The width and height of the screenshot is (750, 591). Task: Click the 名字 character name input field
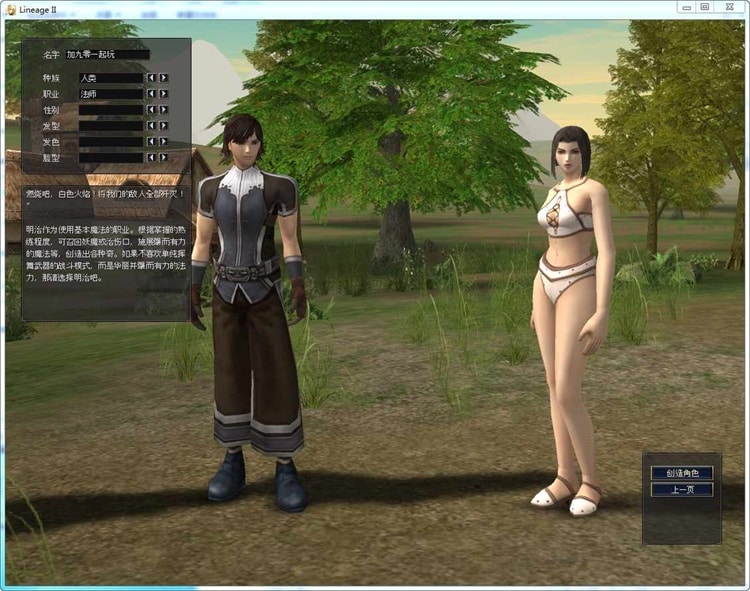point(107,55)
